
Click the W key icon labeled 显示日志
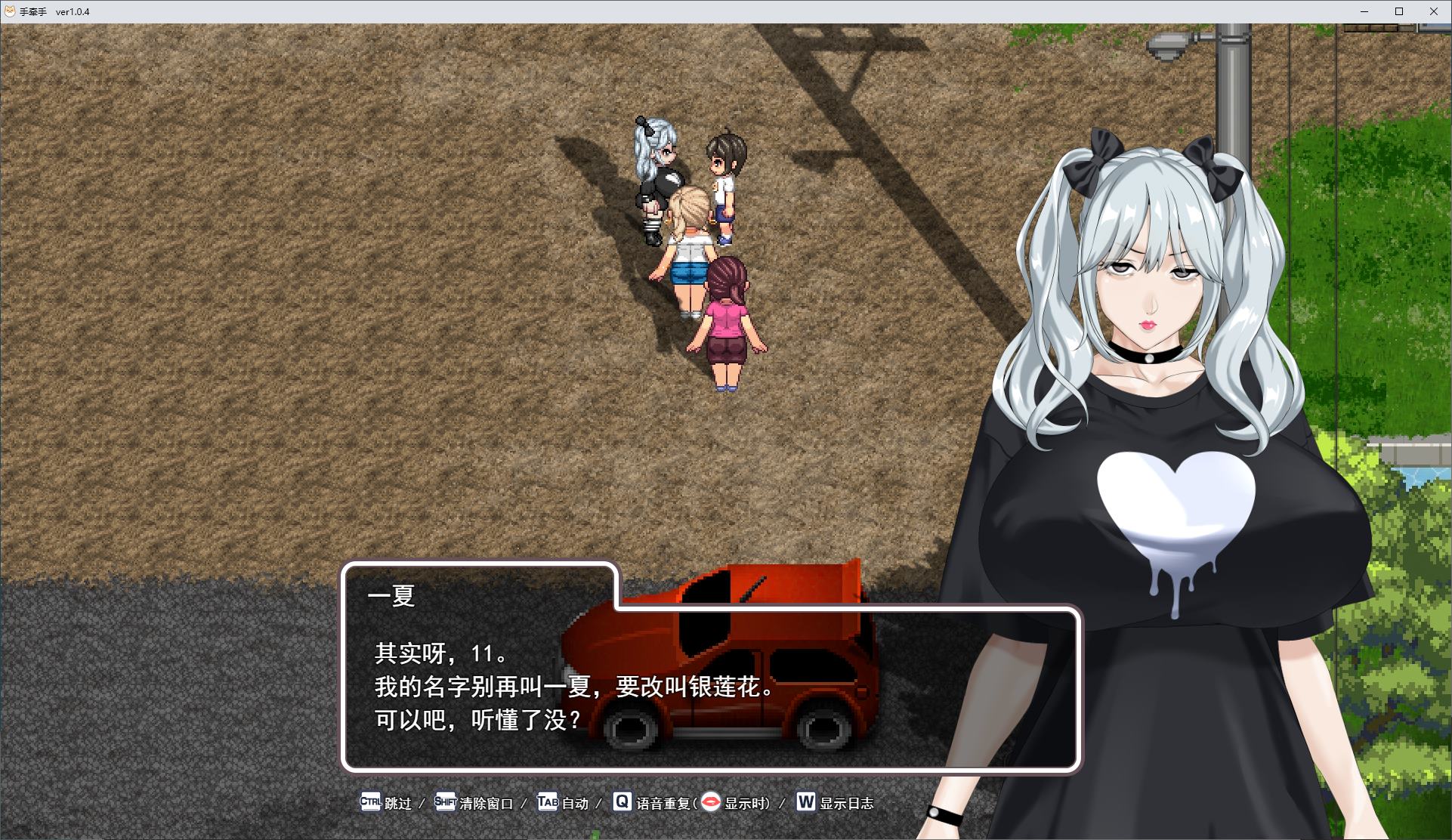tap(805, 803)
